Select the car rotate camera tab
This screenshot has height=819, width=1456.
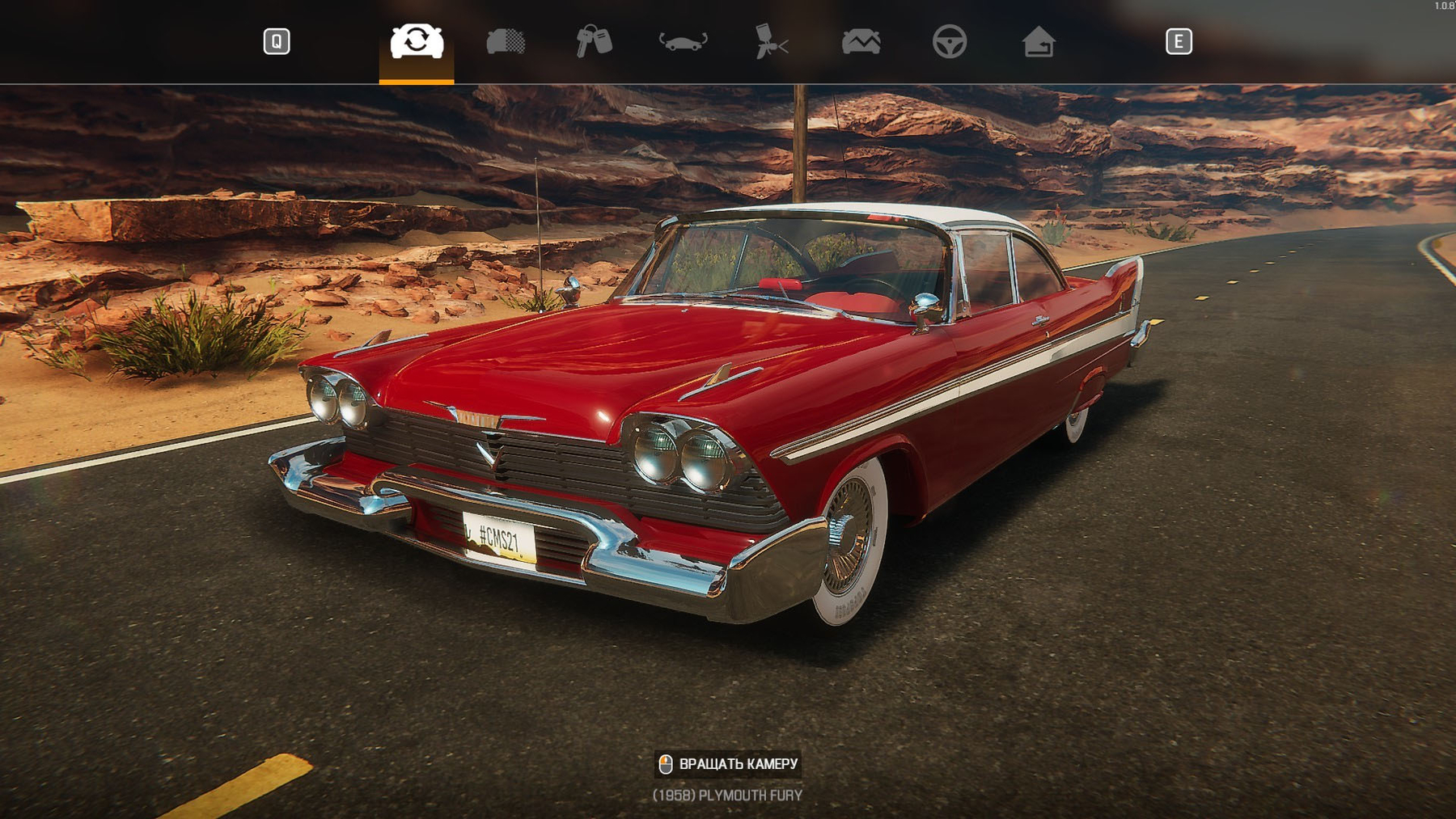coord(417,41)
